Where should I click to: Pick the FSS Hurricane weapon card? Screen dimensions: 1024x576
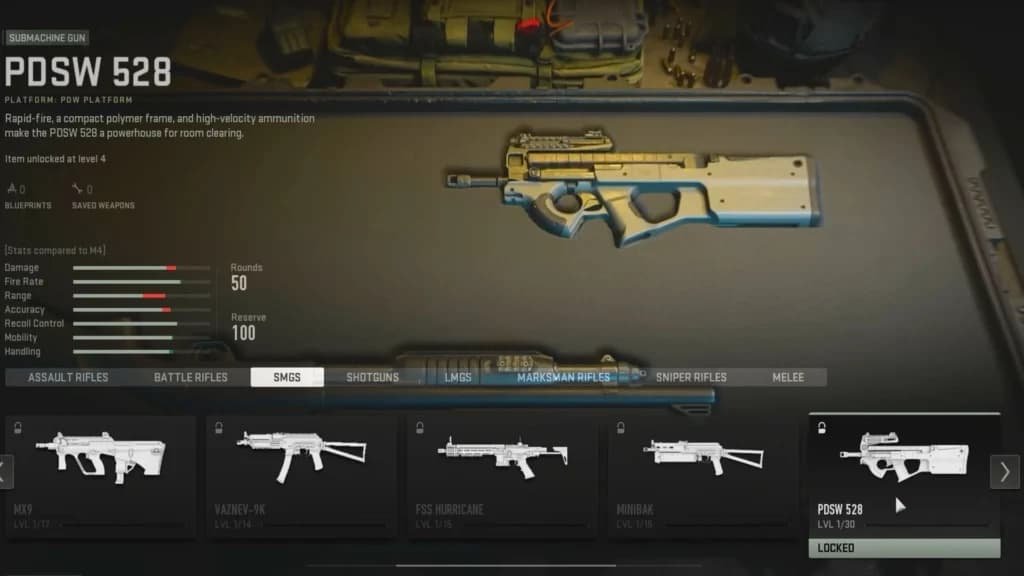[x=502, y=475]
